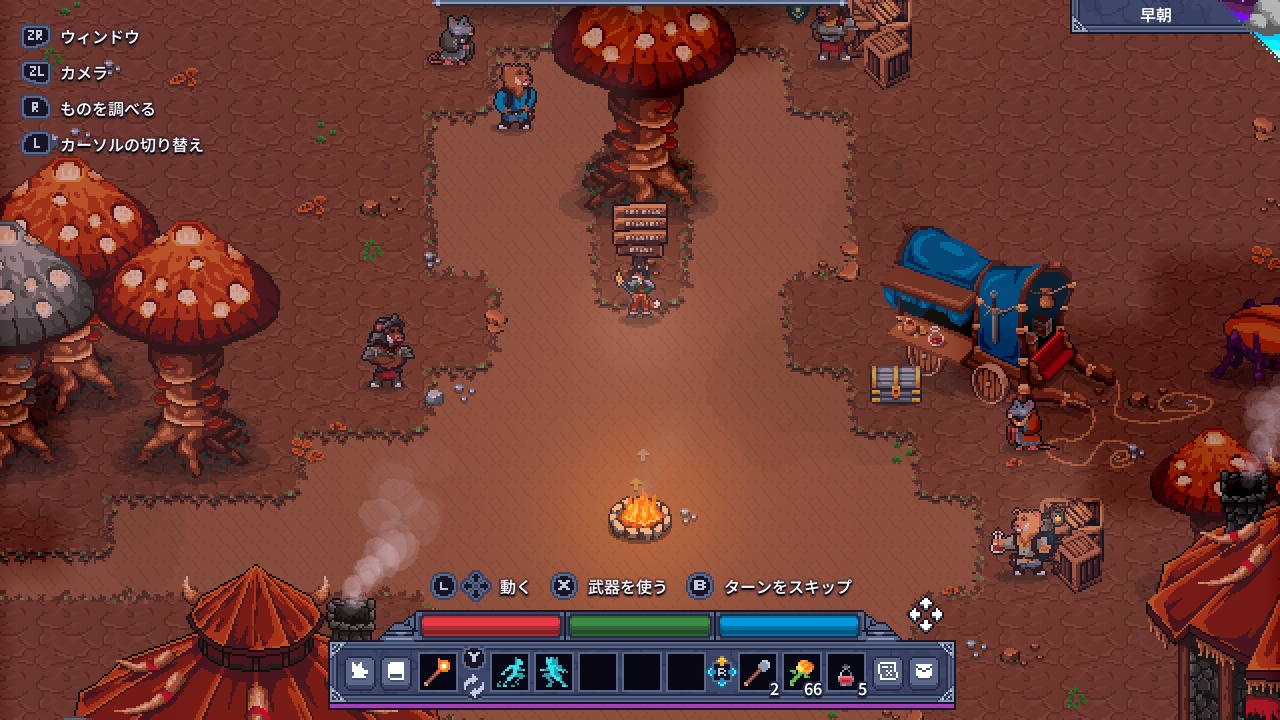Use the cyan standing fox skill
The image size is (1280, 720).
coord(554,672)
